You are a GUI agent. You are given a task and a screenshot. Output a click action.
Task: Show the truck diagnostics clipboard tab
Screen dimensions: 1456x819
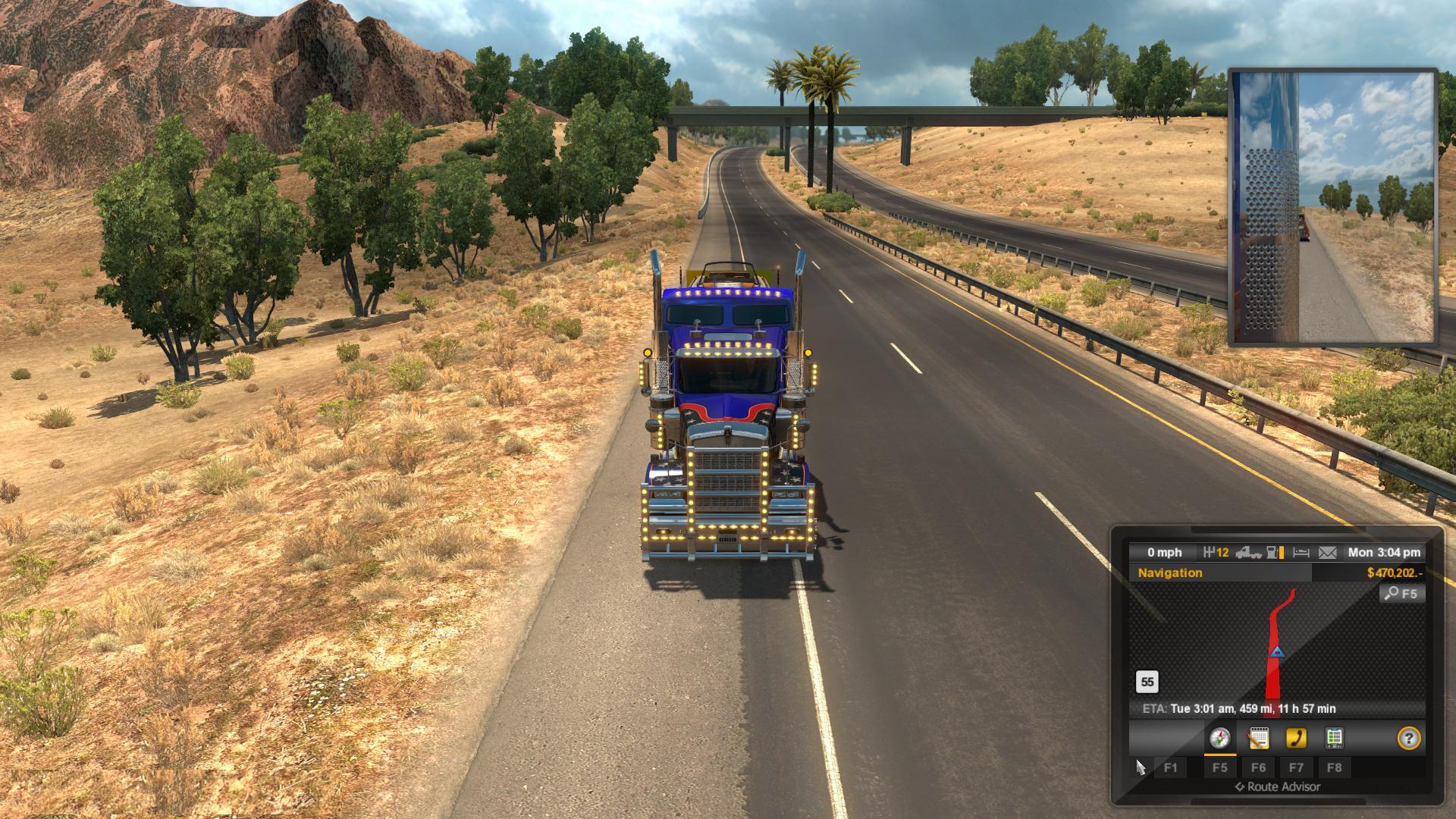1334,738
